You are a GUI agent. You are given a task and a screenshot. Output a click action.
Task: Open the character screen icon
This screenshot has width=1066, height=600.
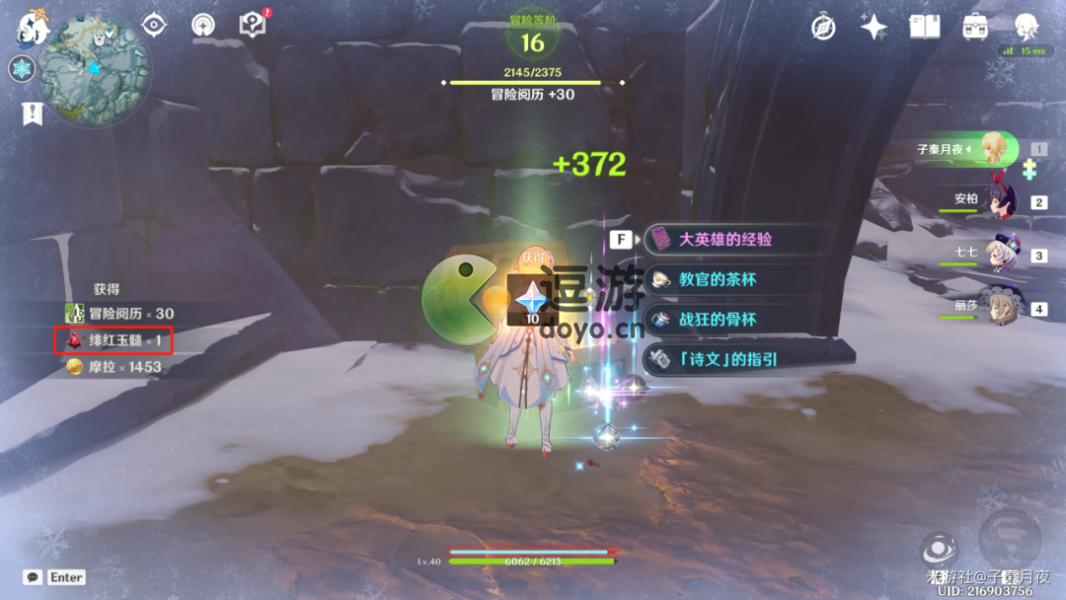(1026, 27)
